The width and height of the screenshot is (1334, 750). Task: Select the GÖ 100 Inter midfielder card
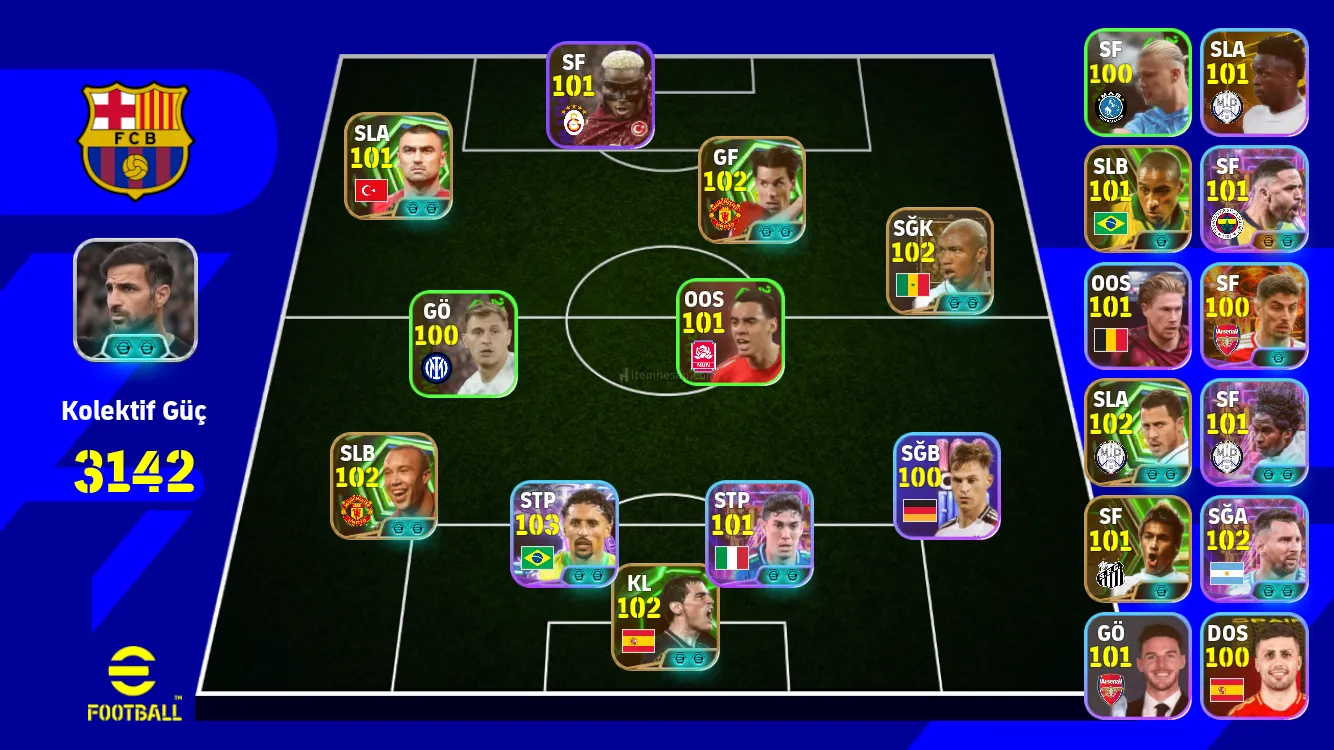click(463, 344)
